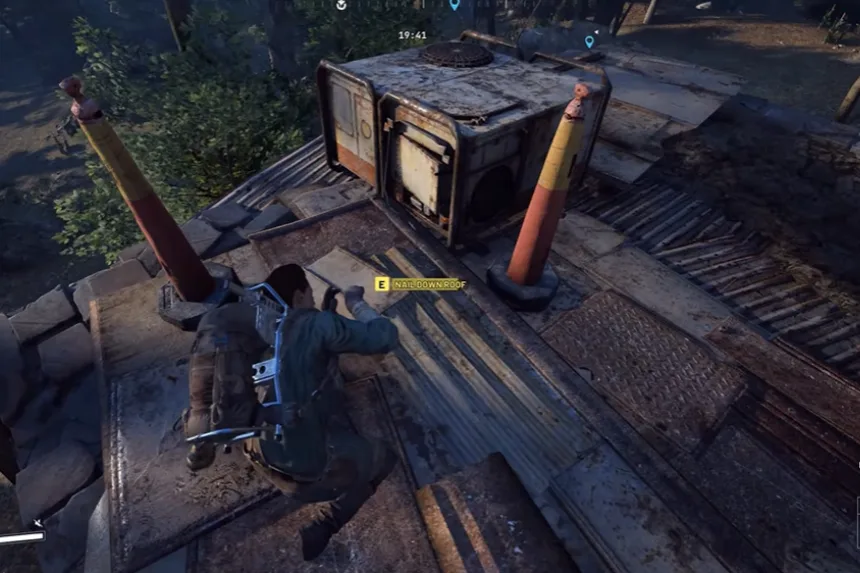Click the white circular marker on the compass bar
Image resolution: width=860 pixels, height=573 pixels.
tap(341, 5)
